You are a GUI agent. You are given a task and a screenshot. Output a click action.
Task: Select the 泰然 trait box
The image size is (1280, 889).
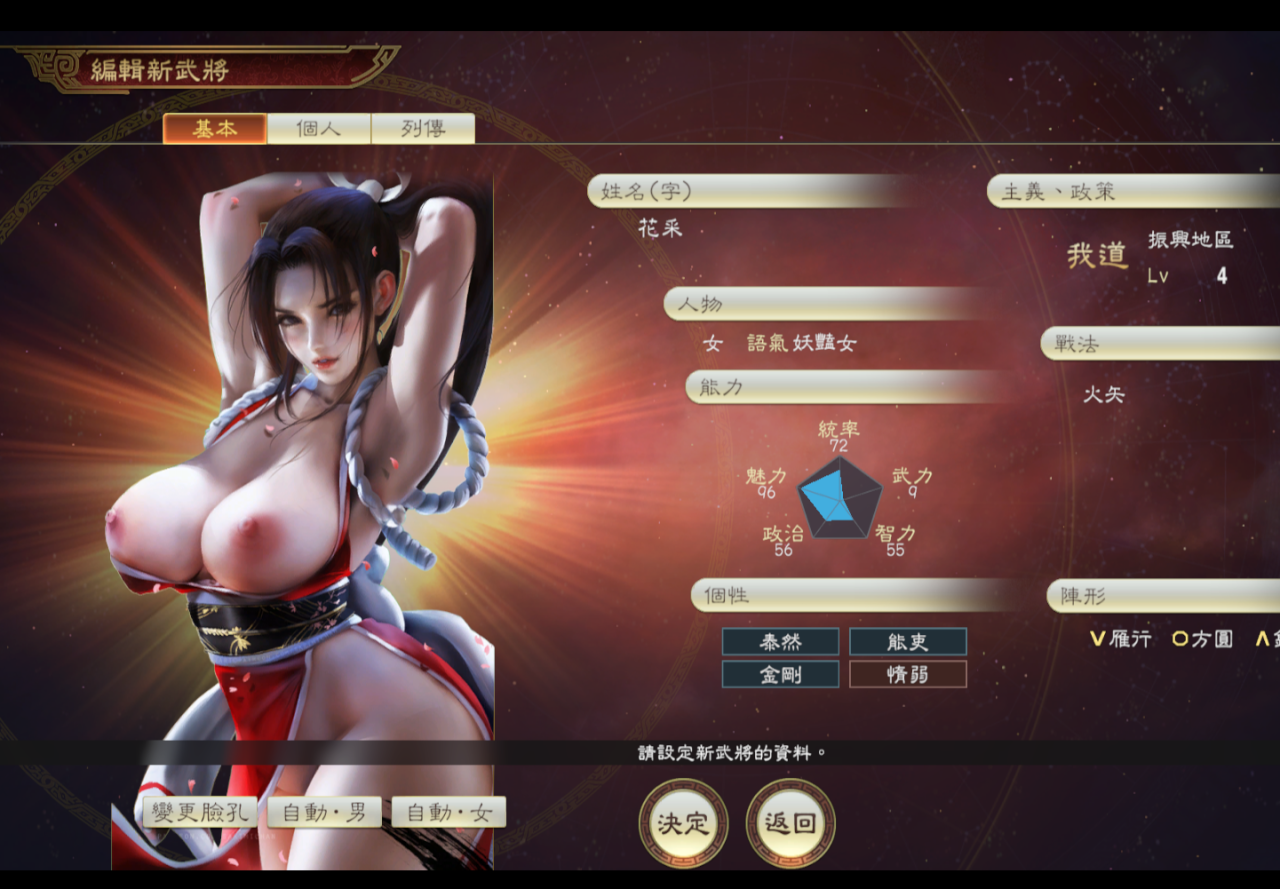click(x=781, y=642)
